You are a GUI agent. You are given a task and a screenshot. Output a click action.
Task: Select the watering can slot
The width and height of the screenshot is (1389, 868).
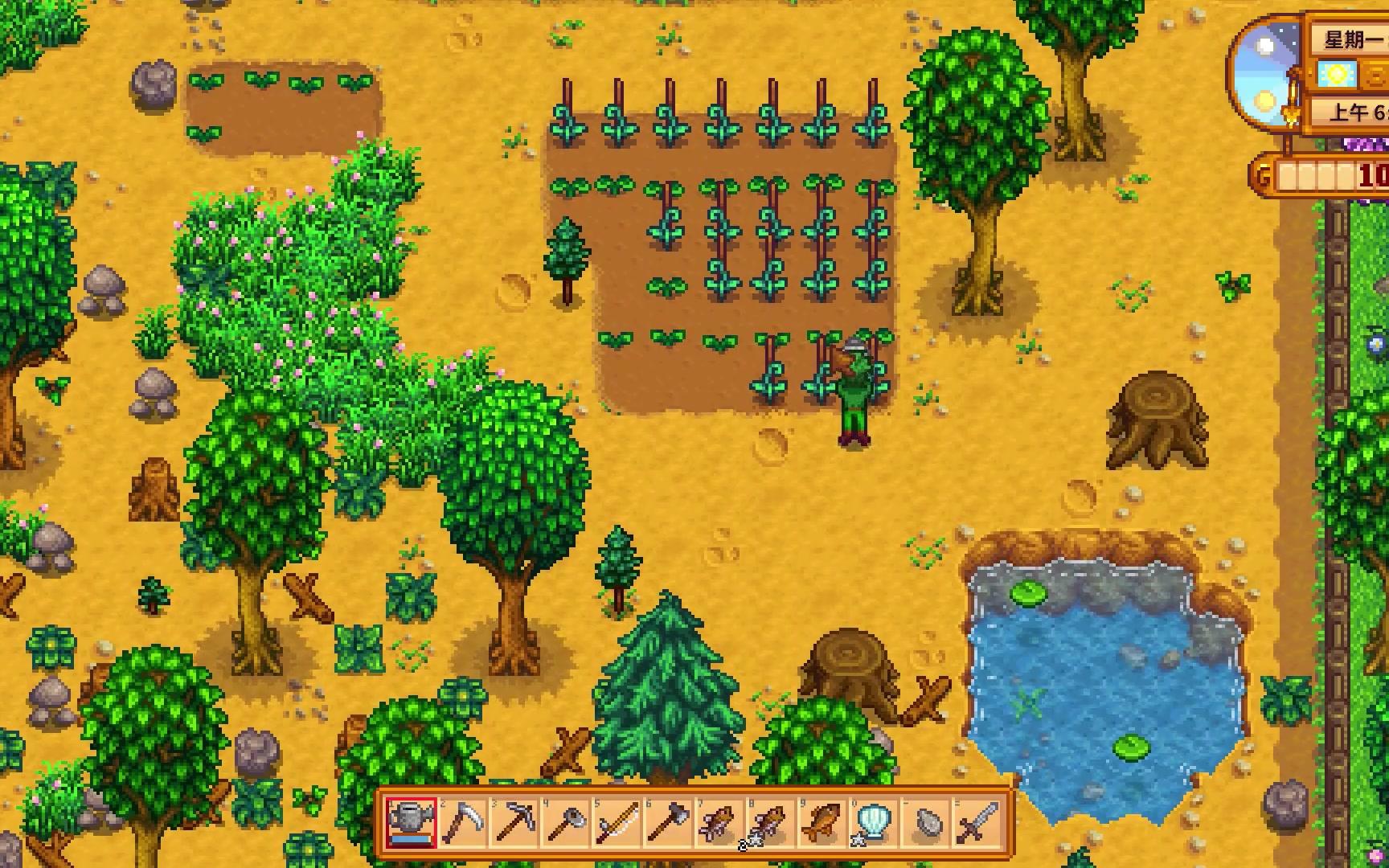click(411, 823)
